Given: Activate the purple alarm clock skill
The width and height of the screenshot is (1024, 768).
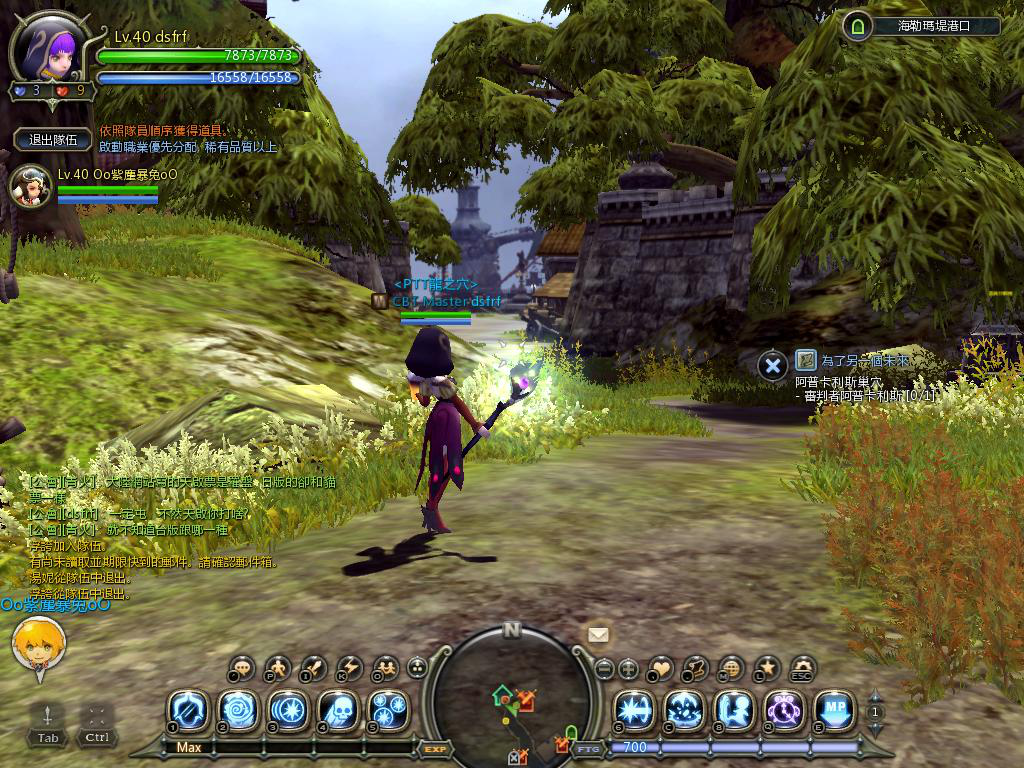Looking at the screenshot, I should point(784,711).
